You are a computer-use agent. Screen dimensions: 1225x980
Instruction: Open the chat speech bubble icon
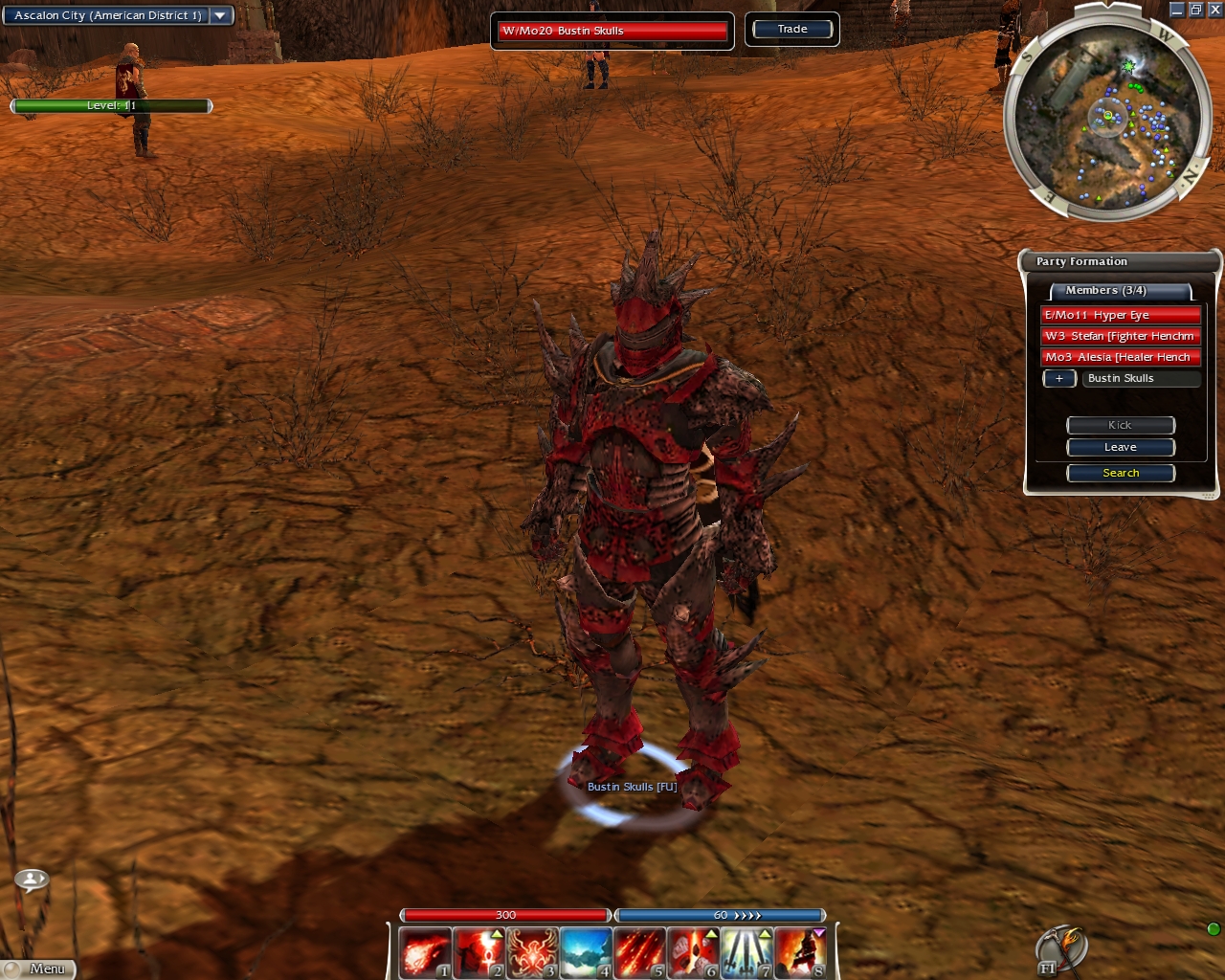click(32, 878)
